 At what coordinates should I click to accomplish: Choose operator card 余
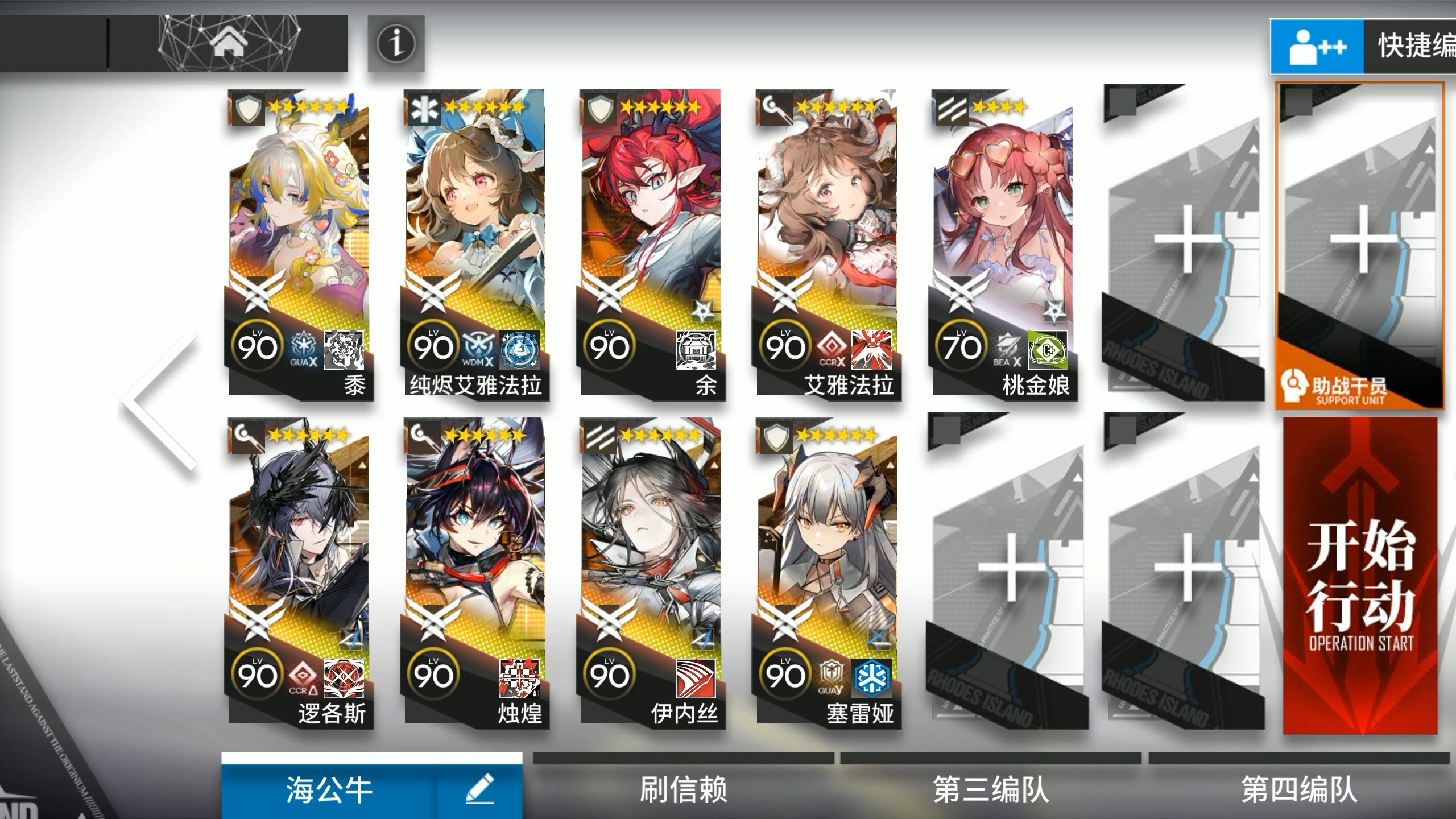651,245
